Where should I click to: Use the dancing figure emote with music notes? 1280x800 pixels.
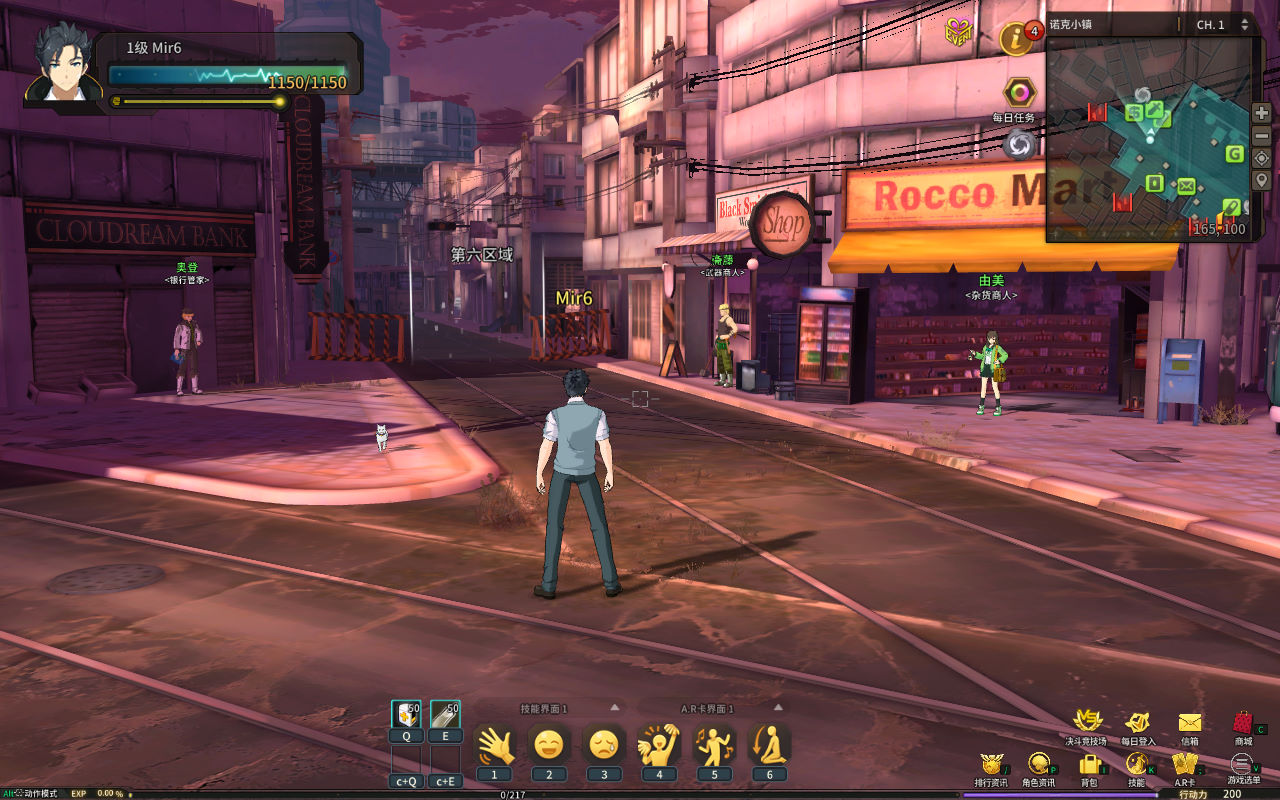click(714, 745)
